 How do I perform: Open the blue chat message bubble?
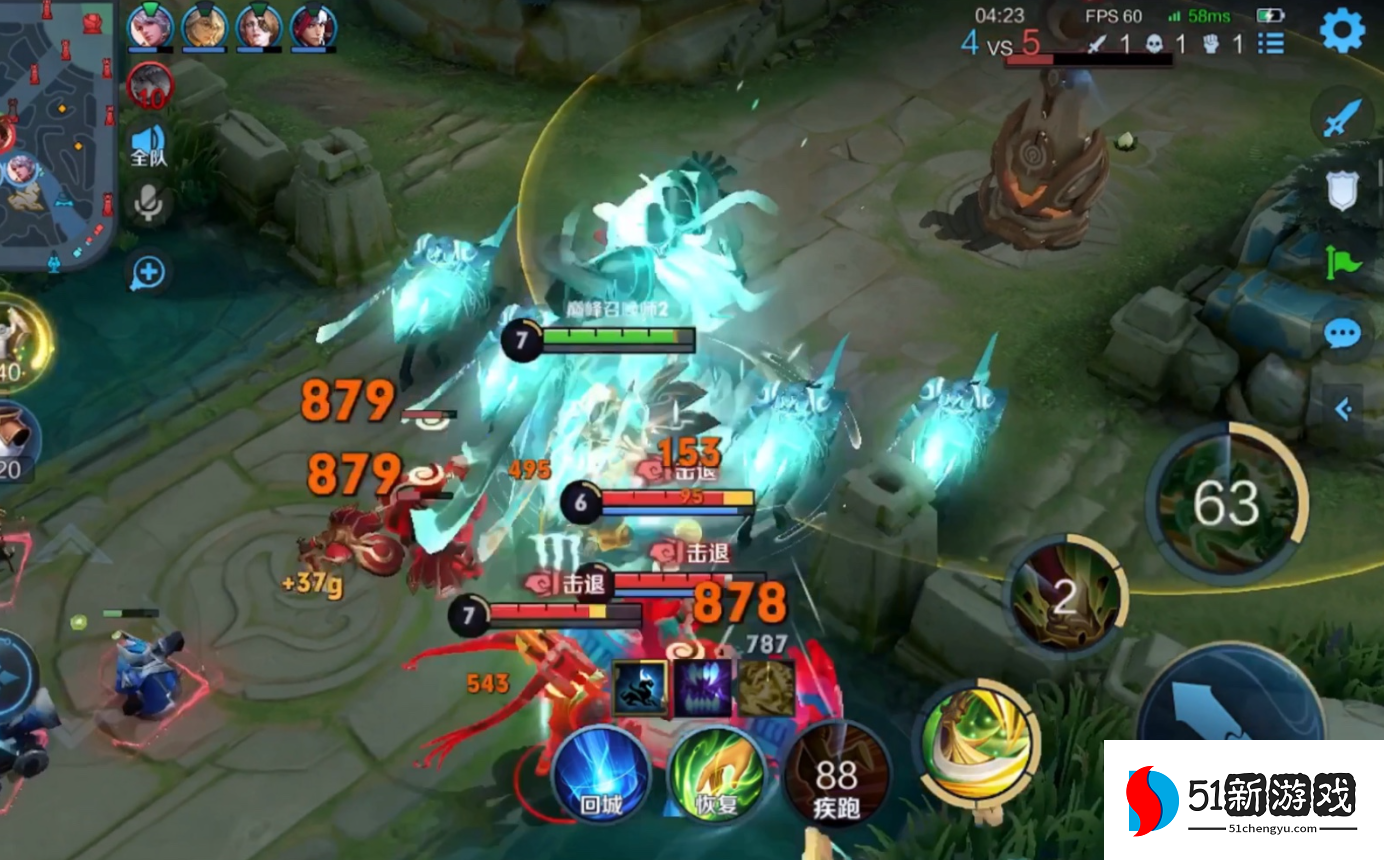1342,333
